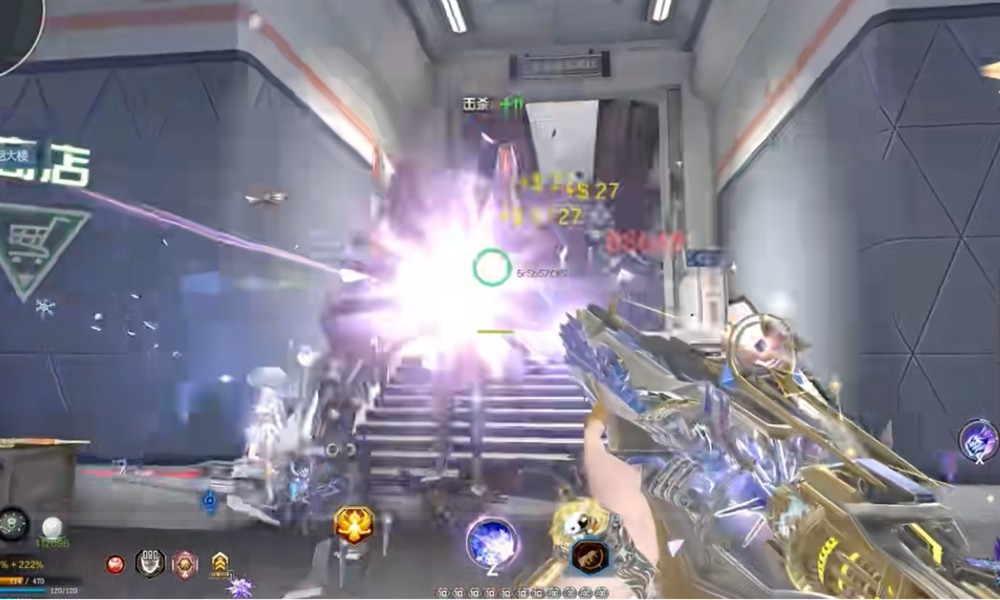Click the round green gauge dial
Screen dimensions: 1000x600
(13, 523)
